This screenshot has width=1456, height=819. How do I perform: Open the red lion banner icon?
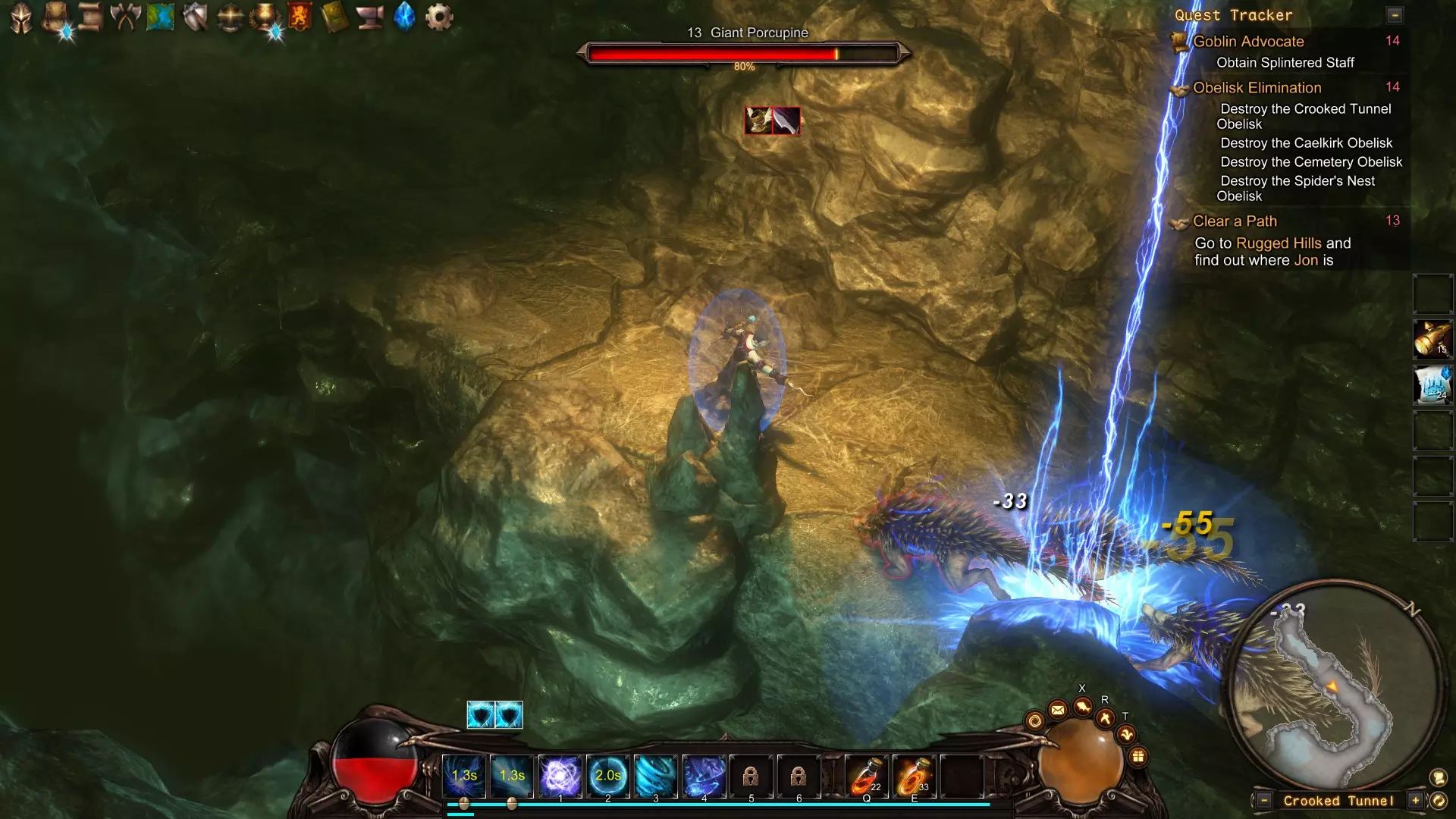300,17
